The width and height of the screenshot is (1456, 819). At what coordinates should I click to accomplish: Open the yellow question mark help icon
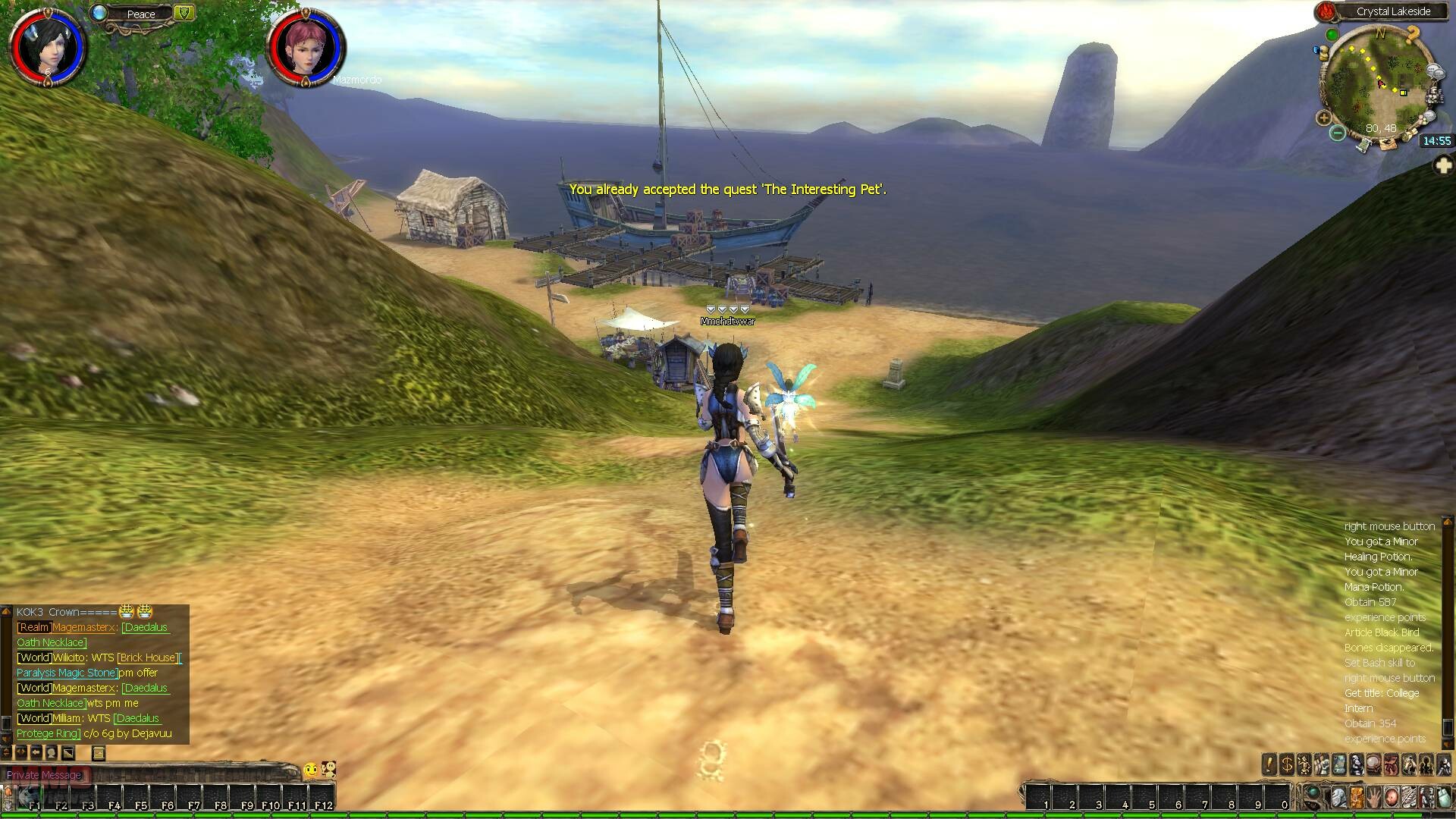(1412, 34)
